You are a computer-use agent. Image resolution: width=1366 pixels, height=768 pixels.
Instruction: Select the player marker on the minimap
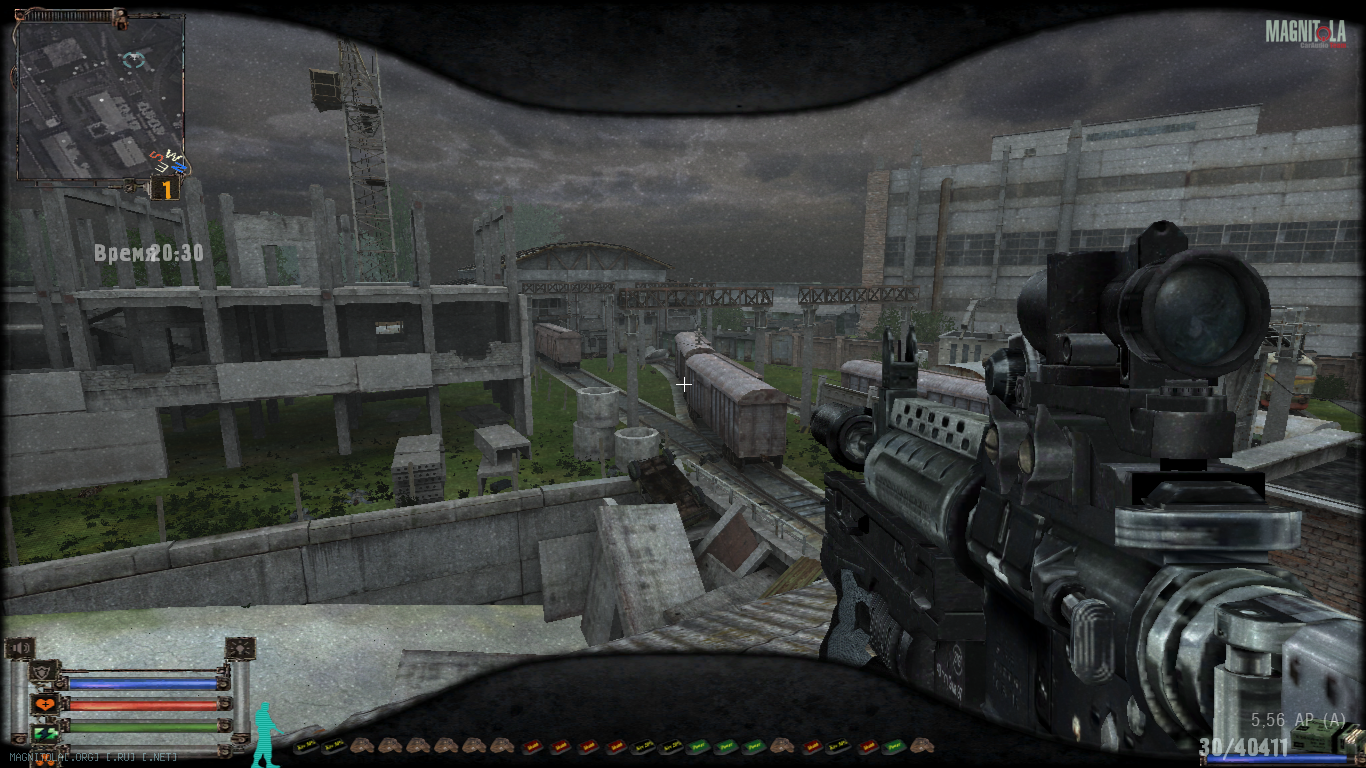point(133,61)
